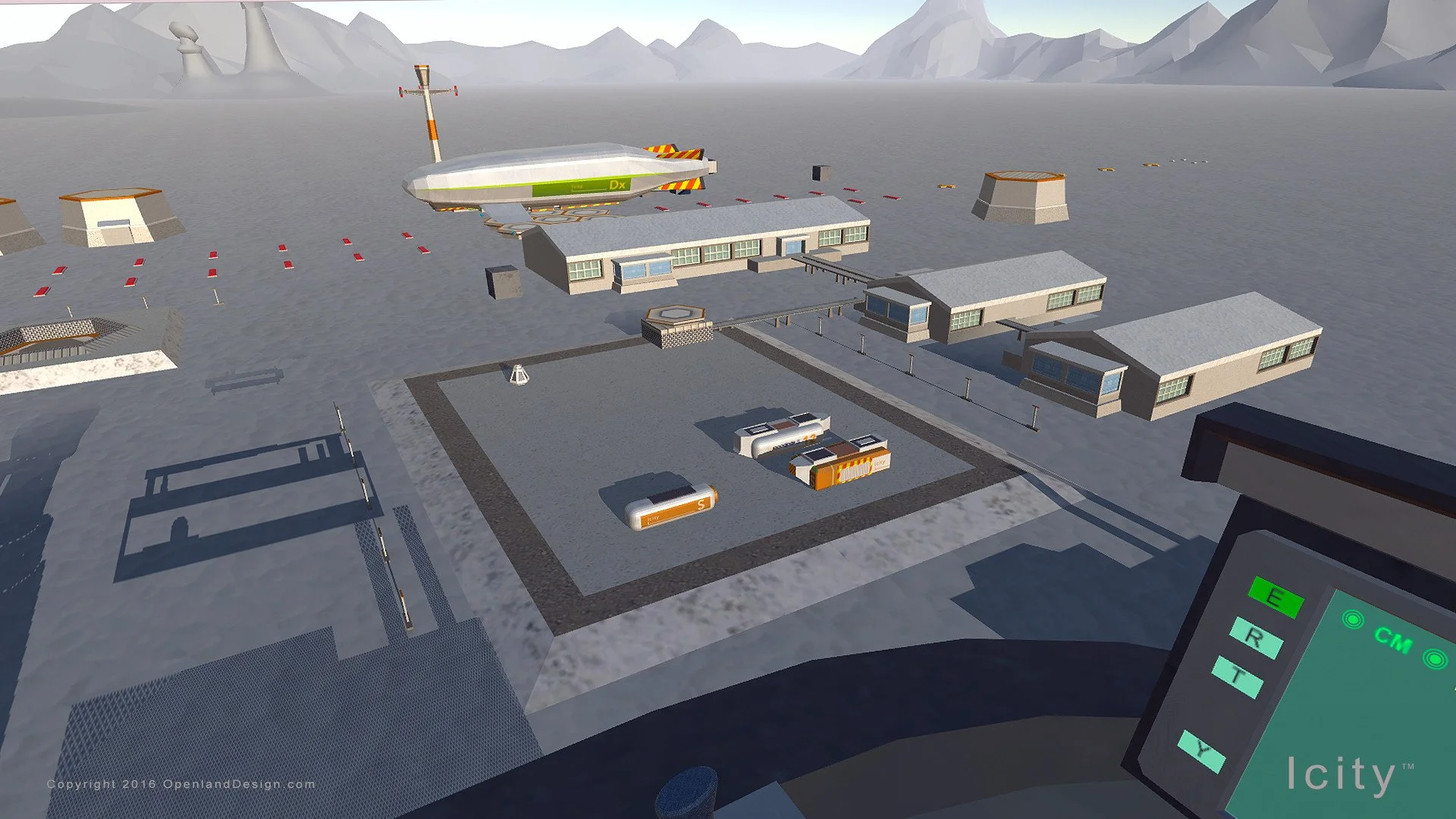Toggle the left indicator light beside CM

pyautogui.click(x=1353, y=618)
